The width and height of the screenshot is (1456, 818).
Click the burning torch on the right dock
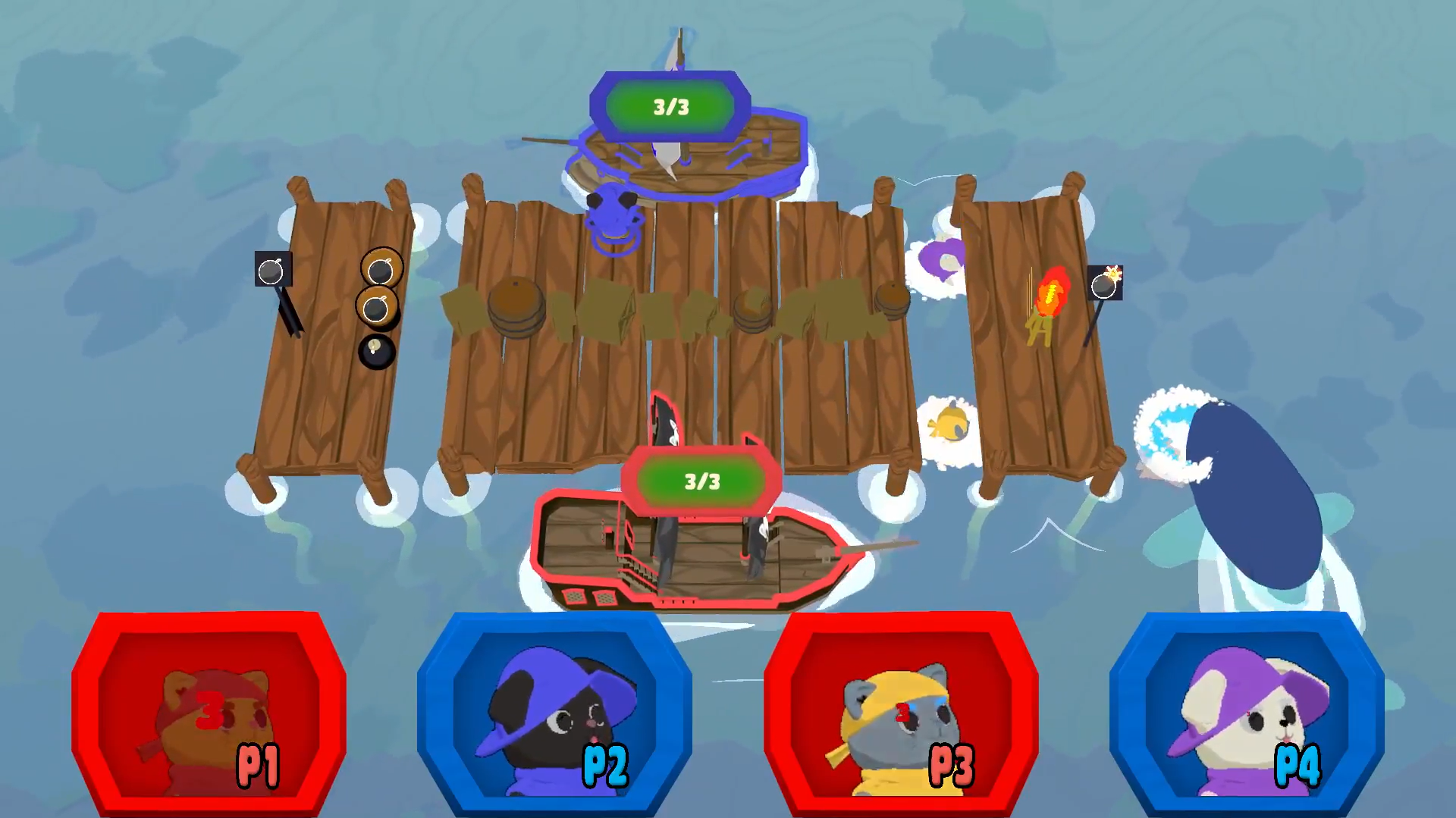1050,299
